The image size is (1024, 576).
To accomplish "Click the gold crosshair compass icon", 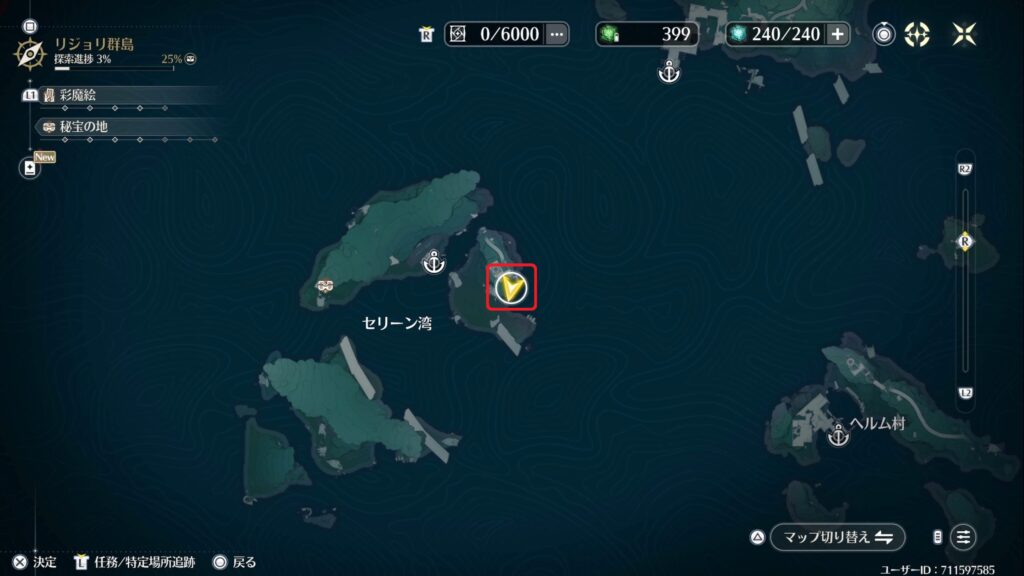I will click(x=917, y=34).
